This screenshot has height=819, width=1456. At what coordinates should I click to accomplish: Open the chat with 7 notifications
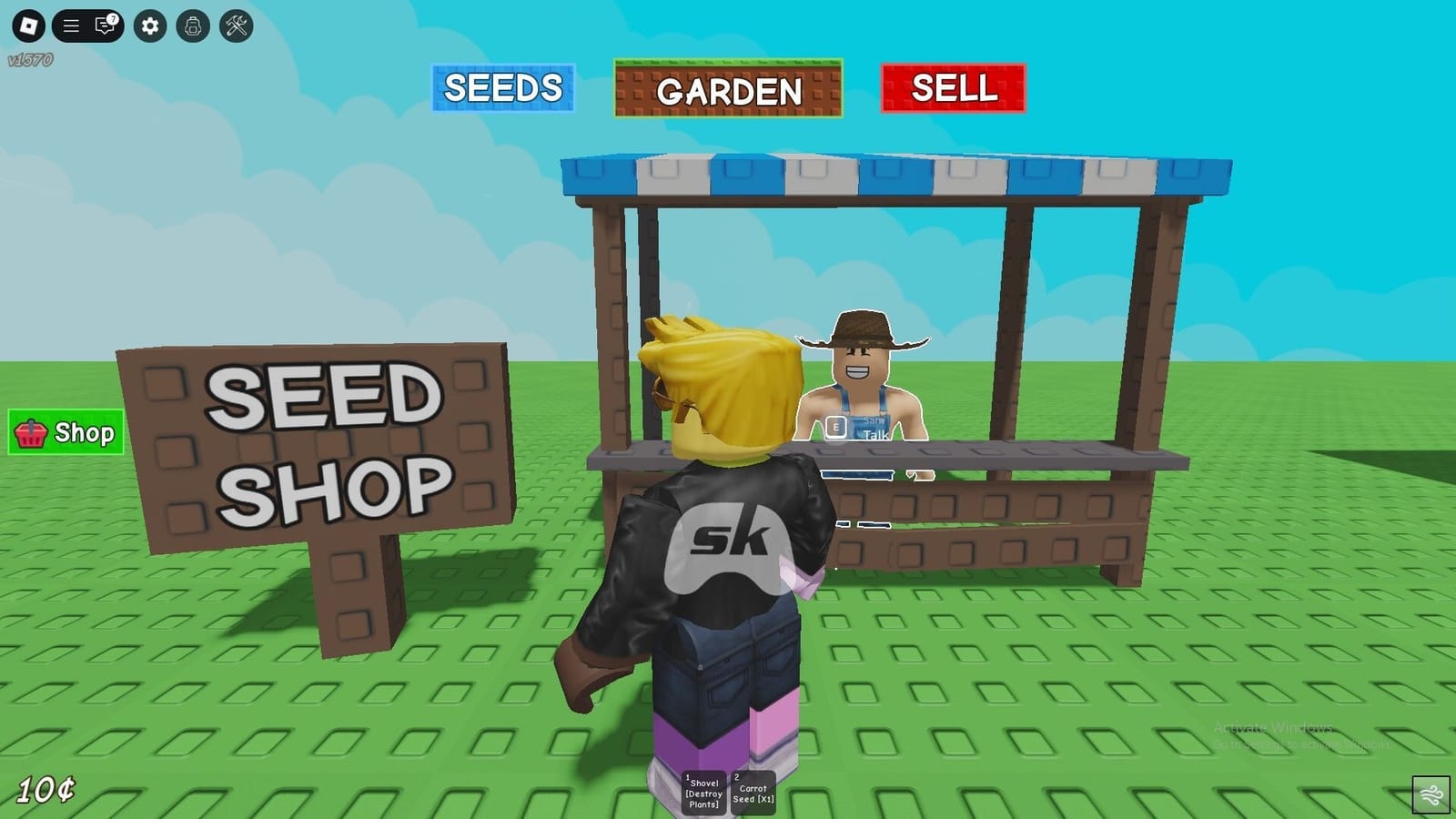[x=104, y=25]
